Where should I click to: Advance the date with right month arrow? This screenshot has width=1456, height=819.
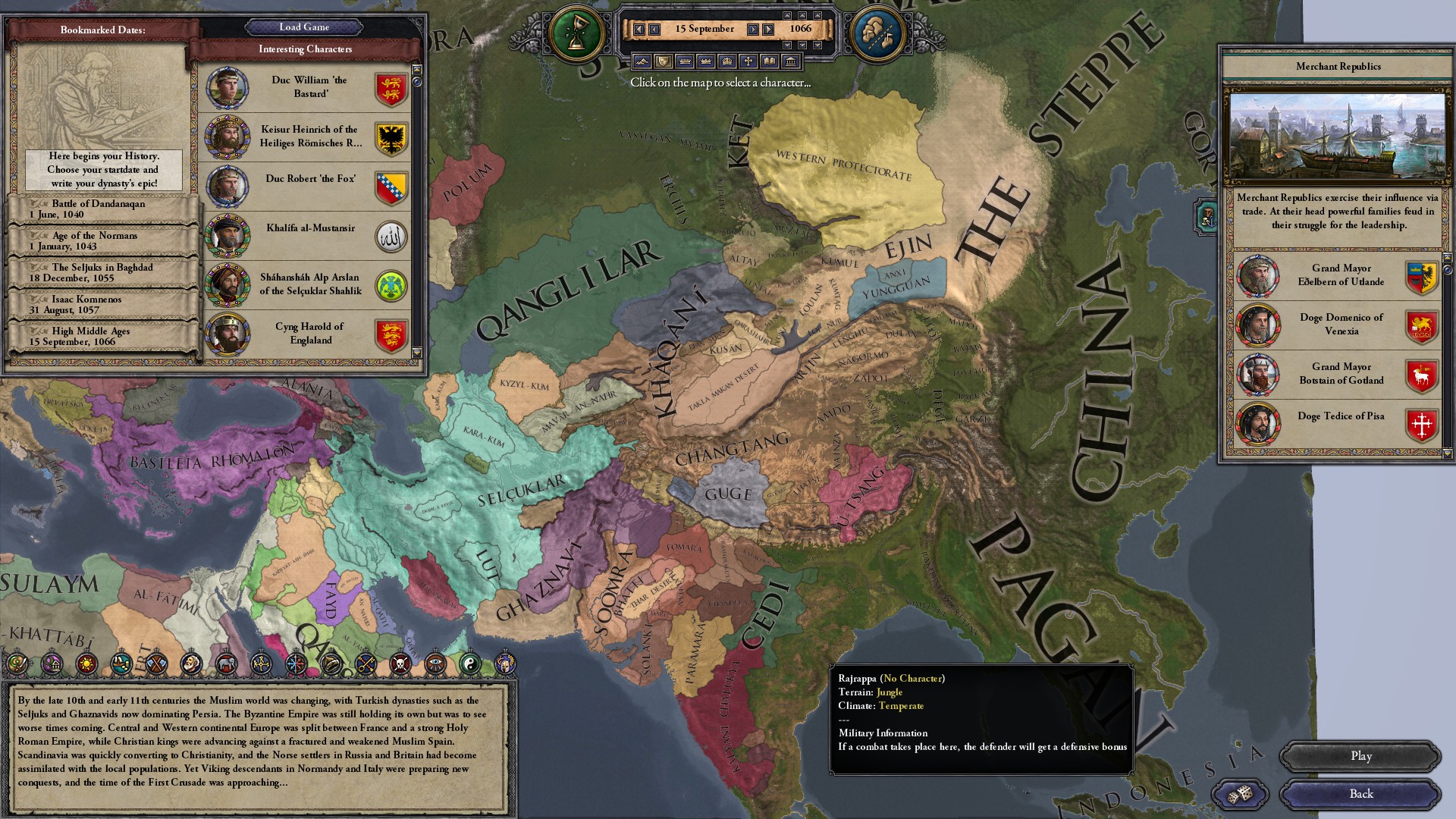pyautogui.click(x=753, y=30)
